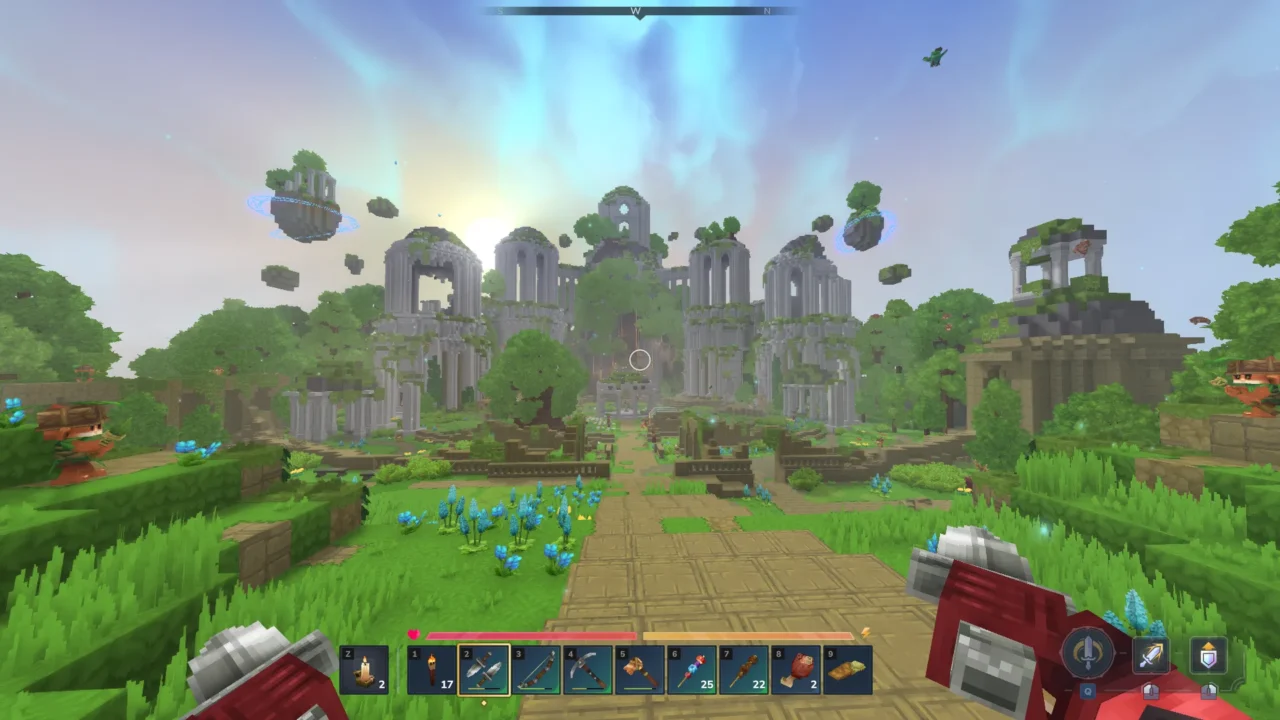Select the torch in hotbar slot 1

(x=432, y=669)
